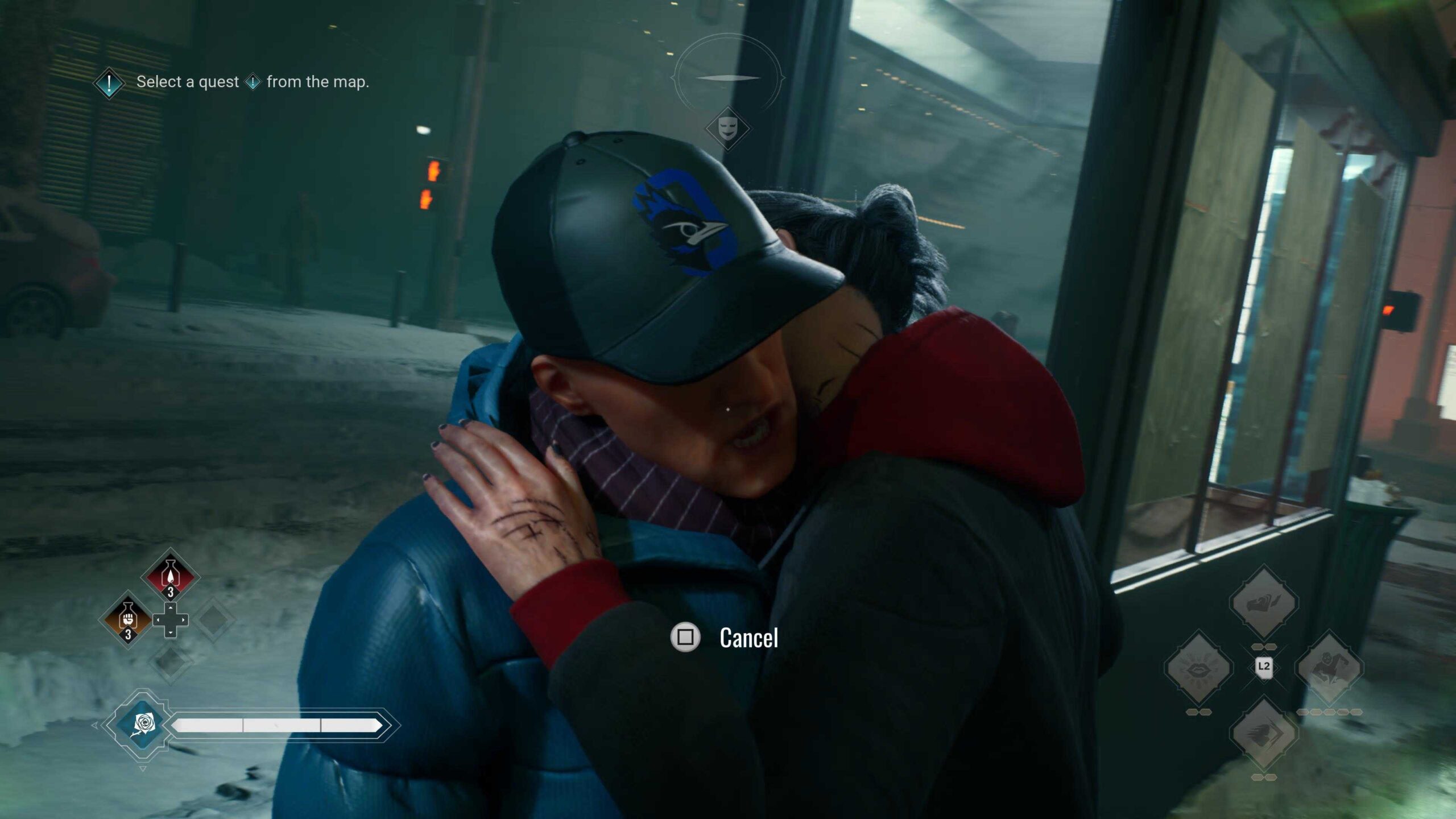Trigger the charging figure ability

[x=1329, y=667]
